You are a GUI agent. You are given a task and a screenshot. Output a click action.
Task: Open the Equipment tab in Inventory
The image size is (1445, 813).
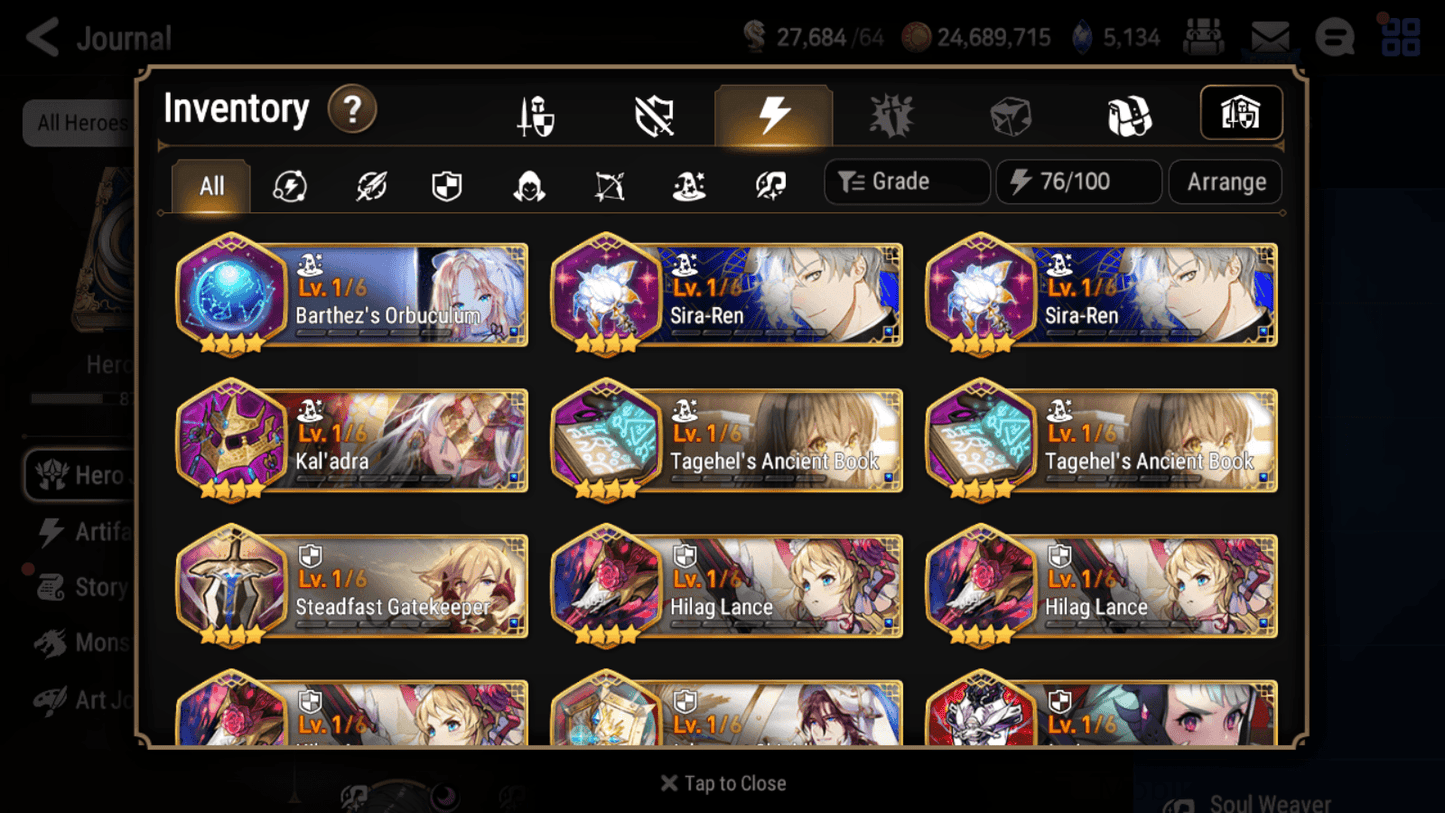click(x=535, y=113)
